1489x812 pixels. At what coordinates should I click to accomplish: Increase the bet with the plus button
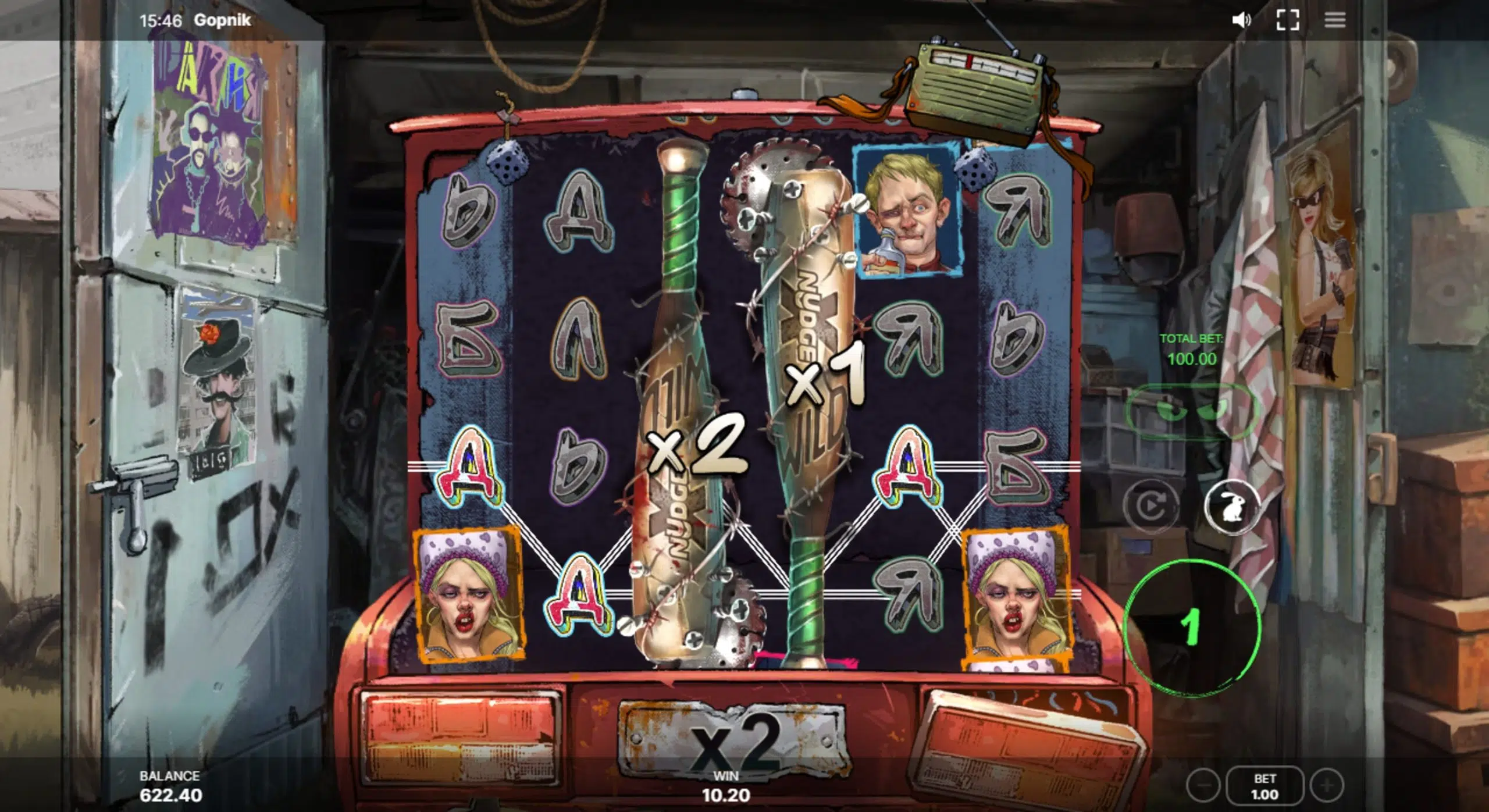coord(1327,786)
